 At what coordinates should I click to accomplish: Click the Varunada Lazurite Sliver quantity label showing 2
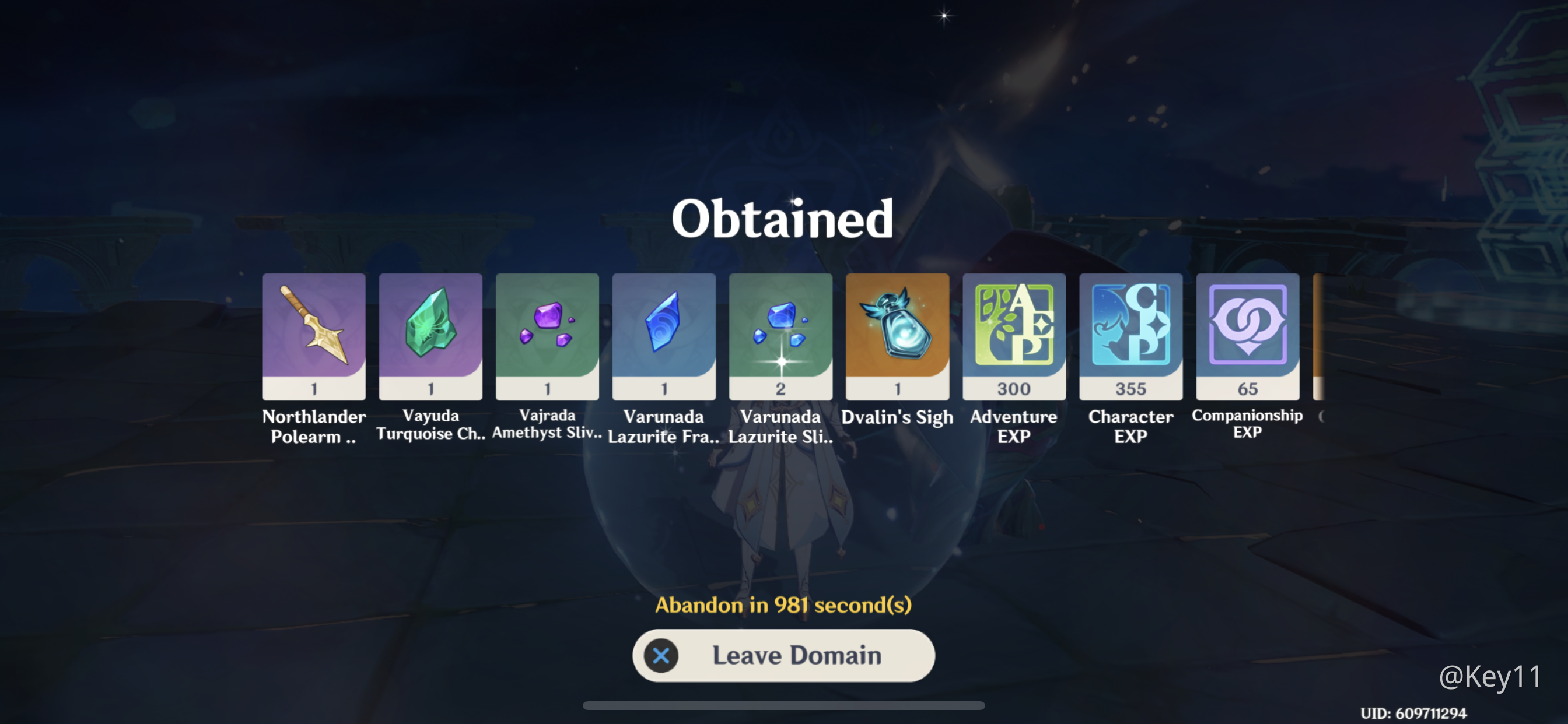click(780, 389)
